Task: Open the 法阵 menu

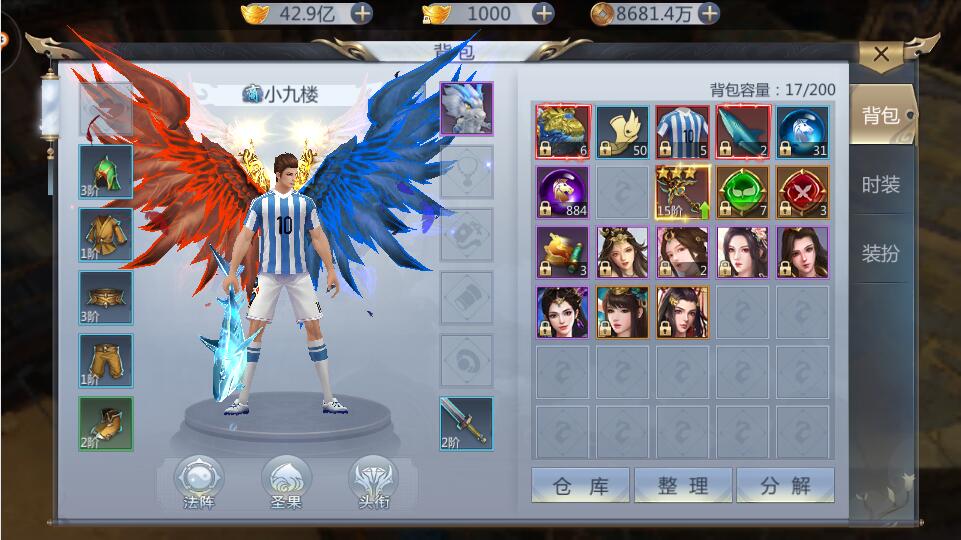Action: click(198, 481)
